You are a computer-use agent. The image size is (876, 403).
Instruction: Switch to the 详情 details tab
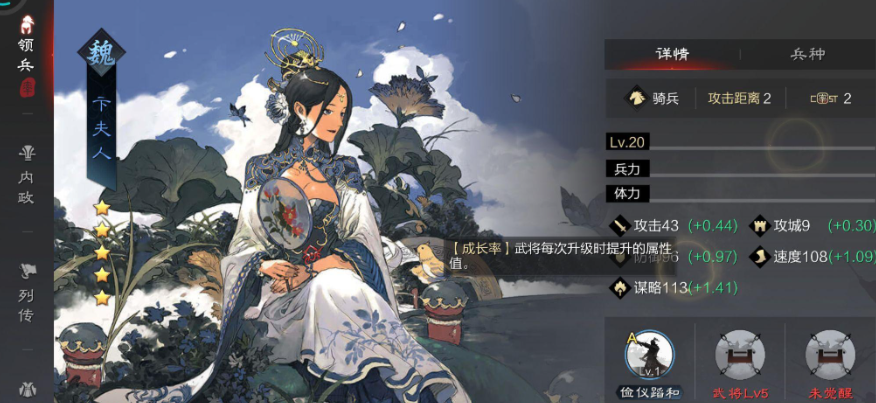click(x=672, y=54)
